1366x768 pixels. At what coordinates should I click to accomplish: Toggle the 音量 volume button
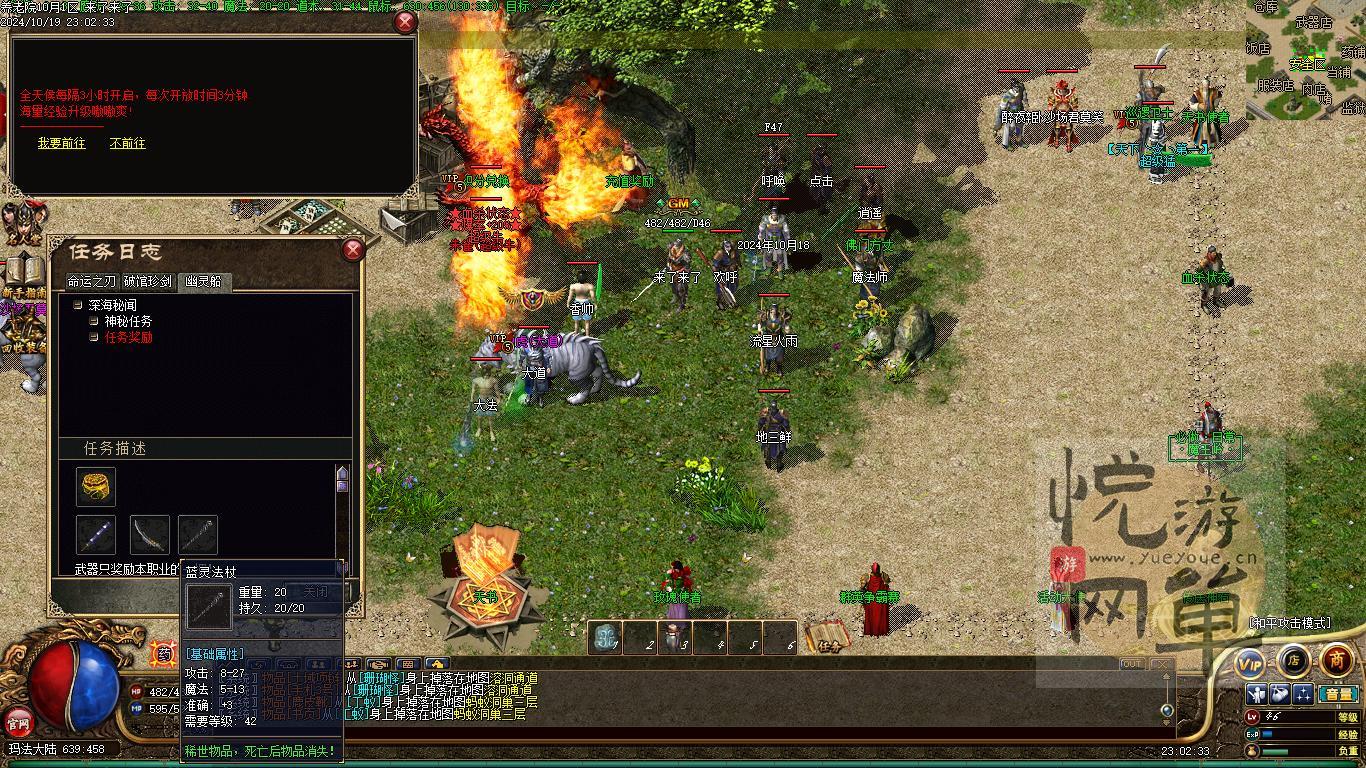1338,694
